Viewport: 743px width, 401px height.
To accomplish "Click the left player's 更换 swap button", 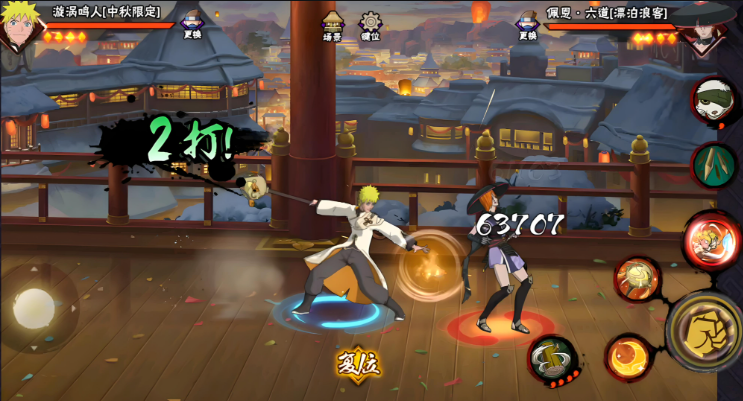I will click(193, 26).
